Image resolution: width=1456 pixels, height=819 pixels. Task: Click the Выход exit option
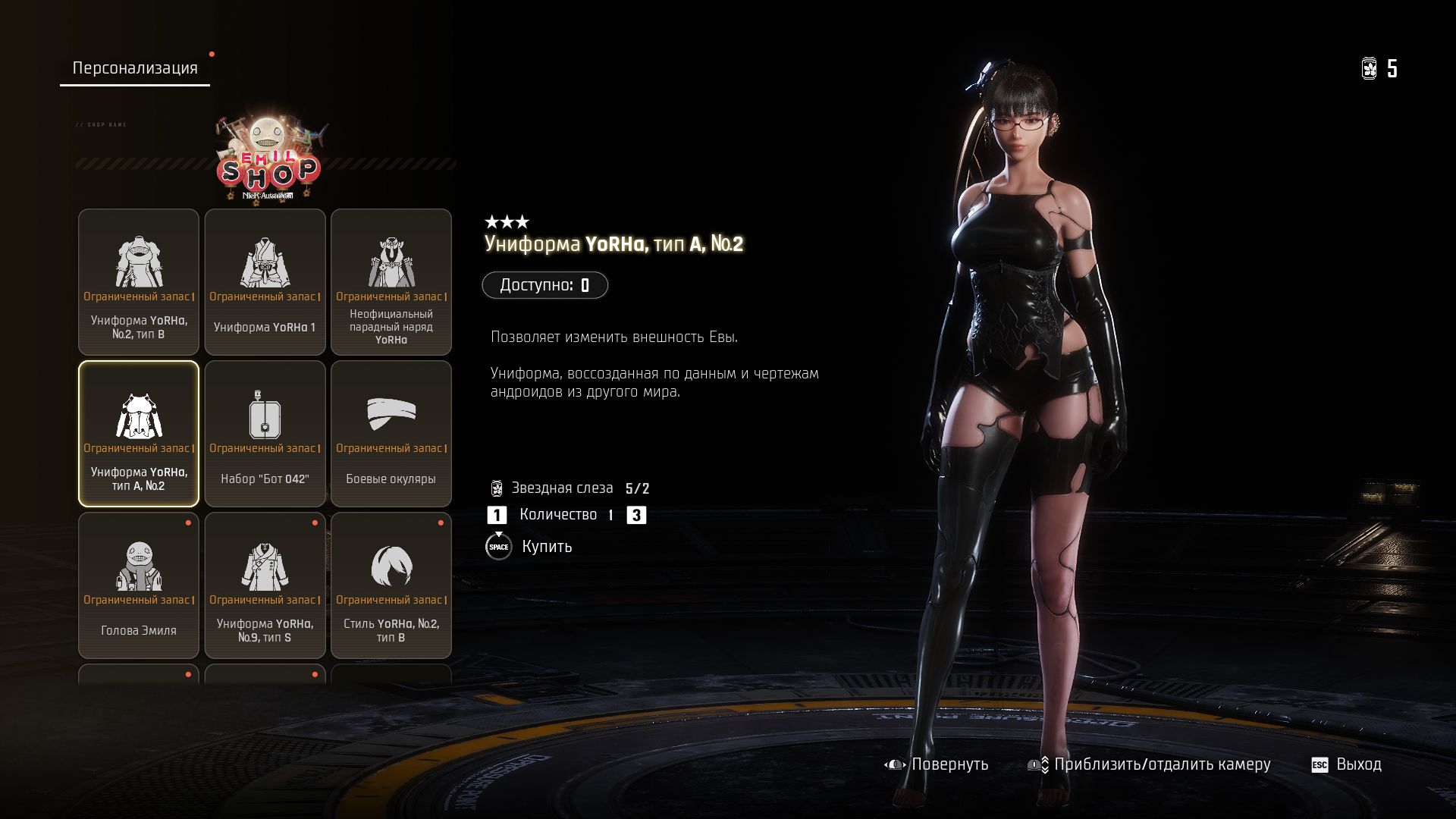1347,764
